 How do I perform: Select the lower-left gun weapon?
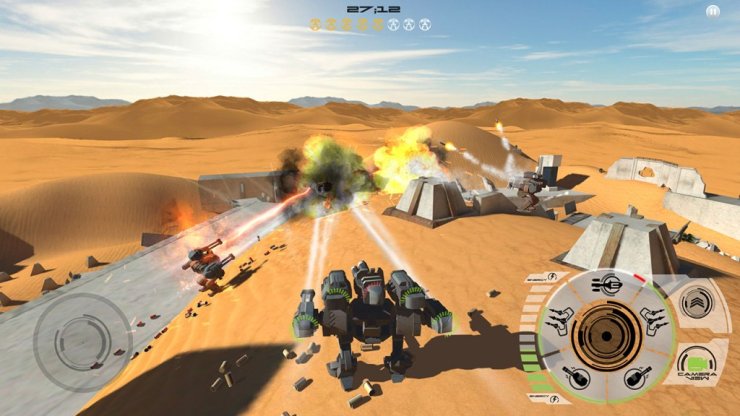point(578,377)
